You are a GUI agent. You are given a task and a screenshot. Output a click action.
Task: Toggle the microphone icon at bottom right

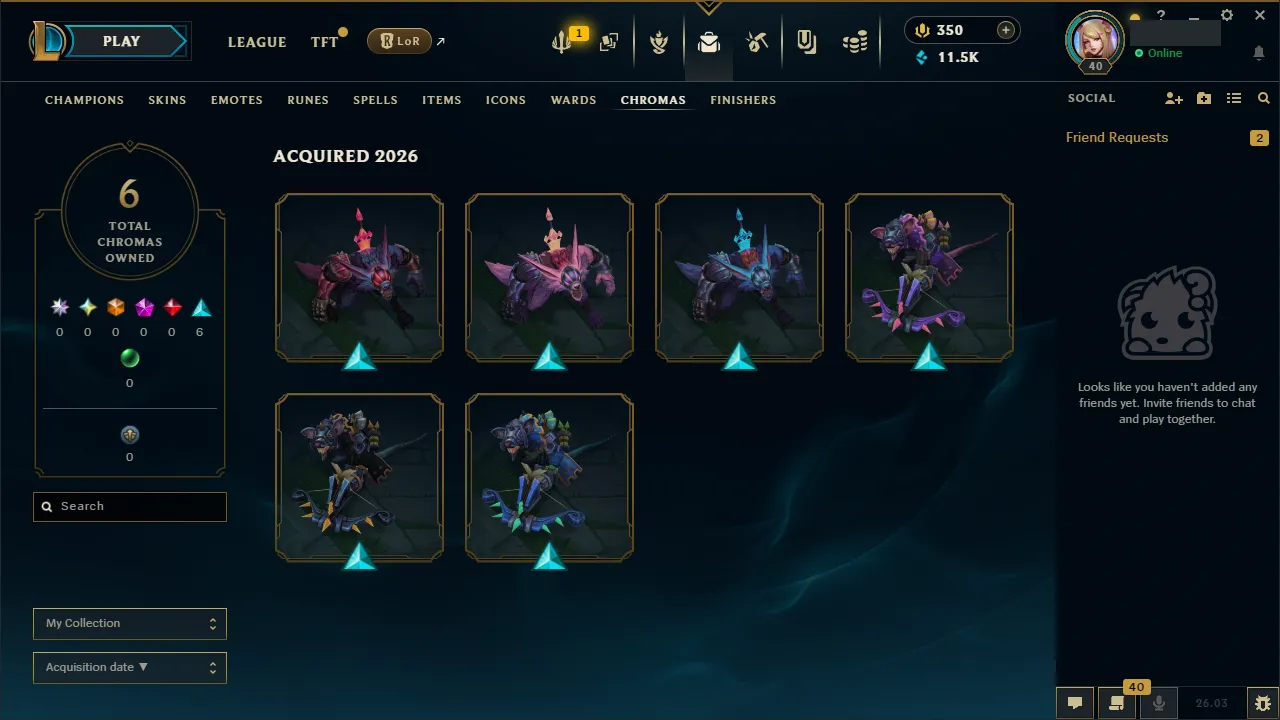point(1158,702)
